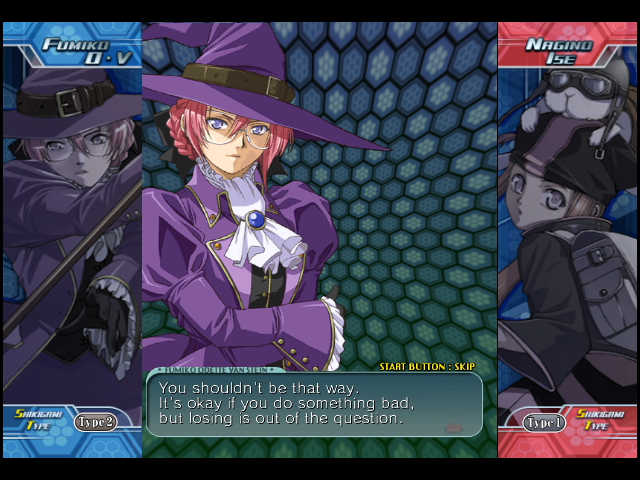Viewport: 640px width, 480px height.
Task: Click the red continue indicator in dialogue
Action: pyautogui.click(x=454, y=427)
